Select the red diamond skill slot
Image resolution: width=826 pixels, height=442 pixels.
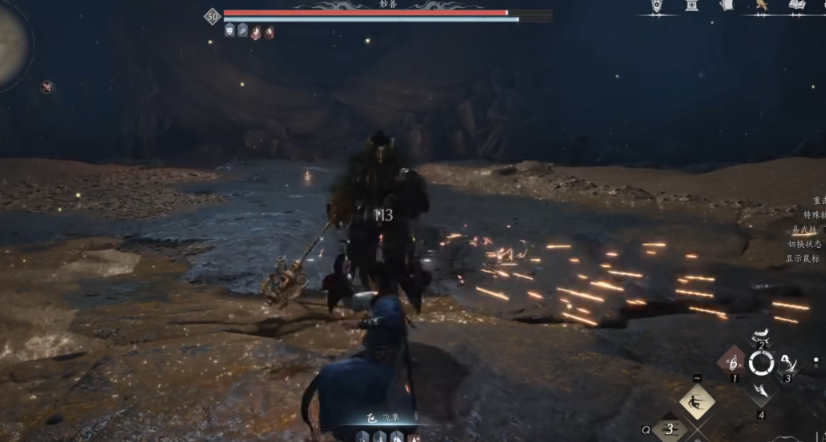pos(733,363)
